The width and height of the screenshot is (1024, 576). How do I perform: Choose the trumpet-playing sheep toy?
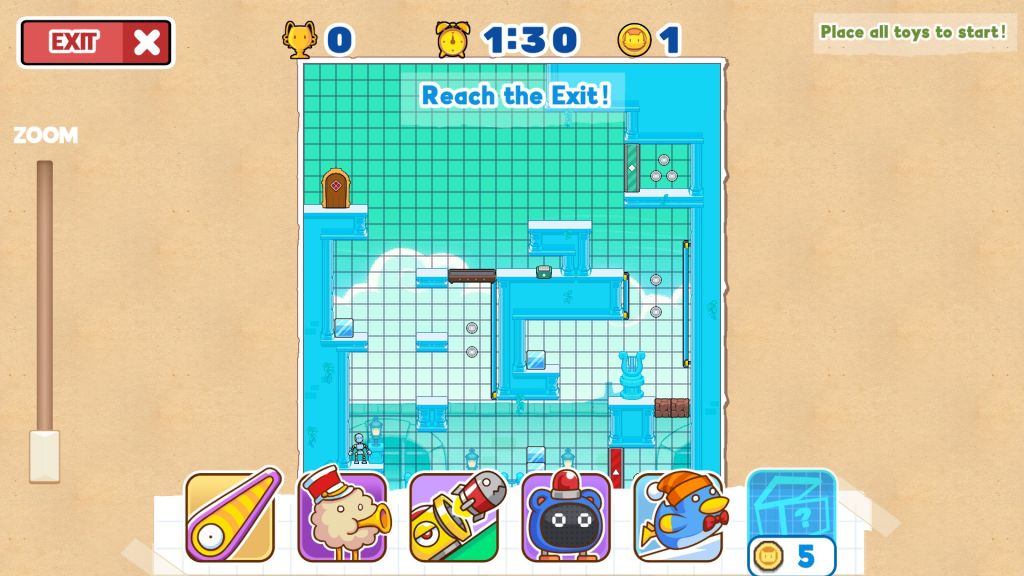point(342,516)
